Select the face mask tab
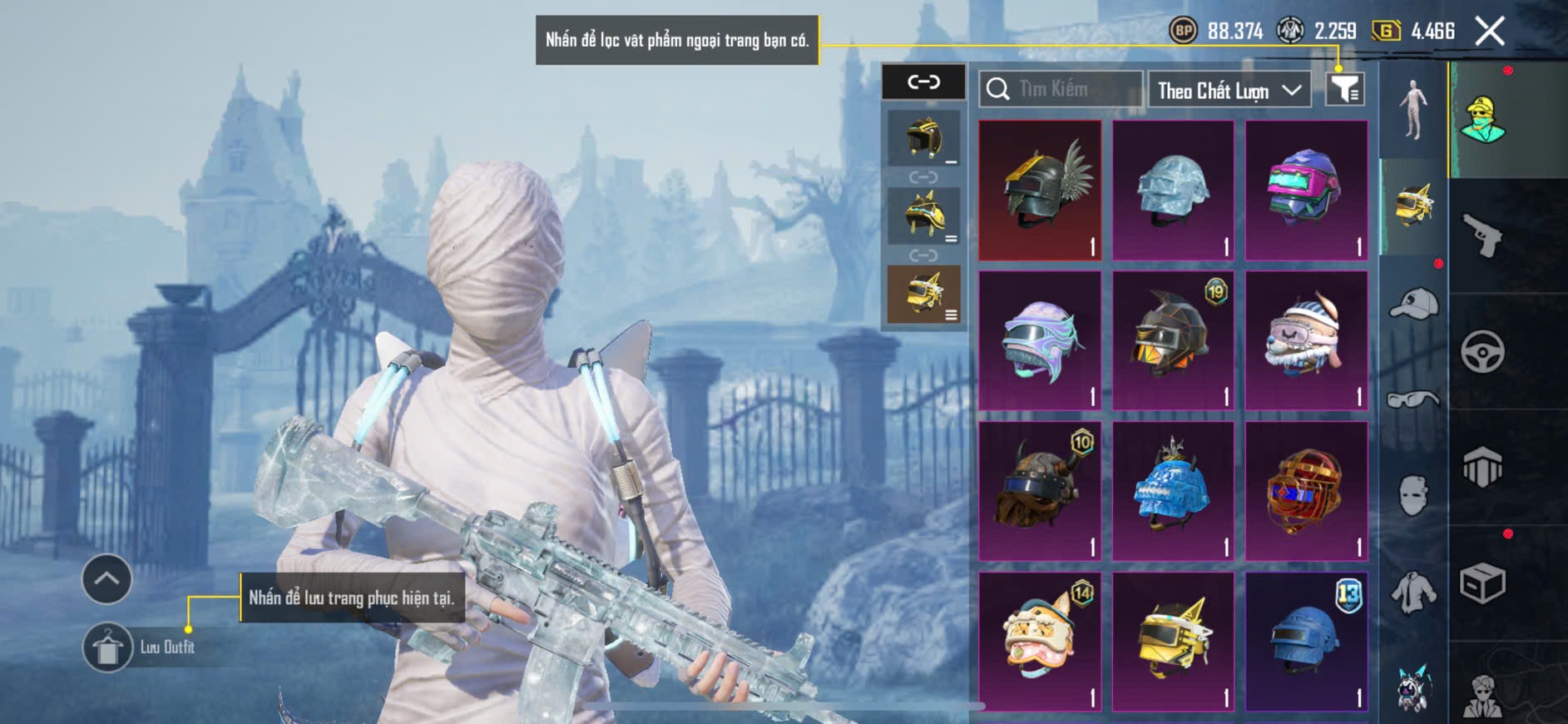 click(x=1413, y=496)
